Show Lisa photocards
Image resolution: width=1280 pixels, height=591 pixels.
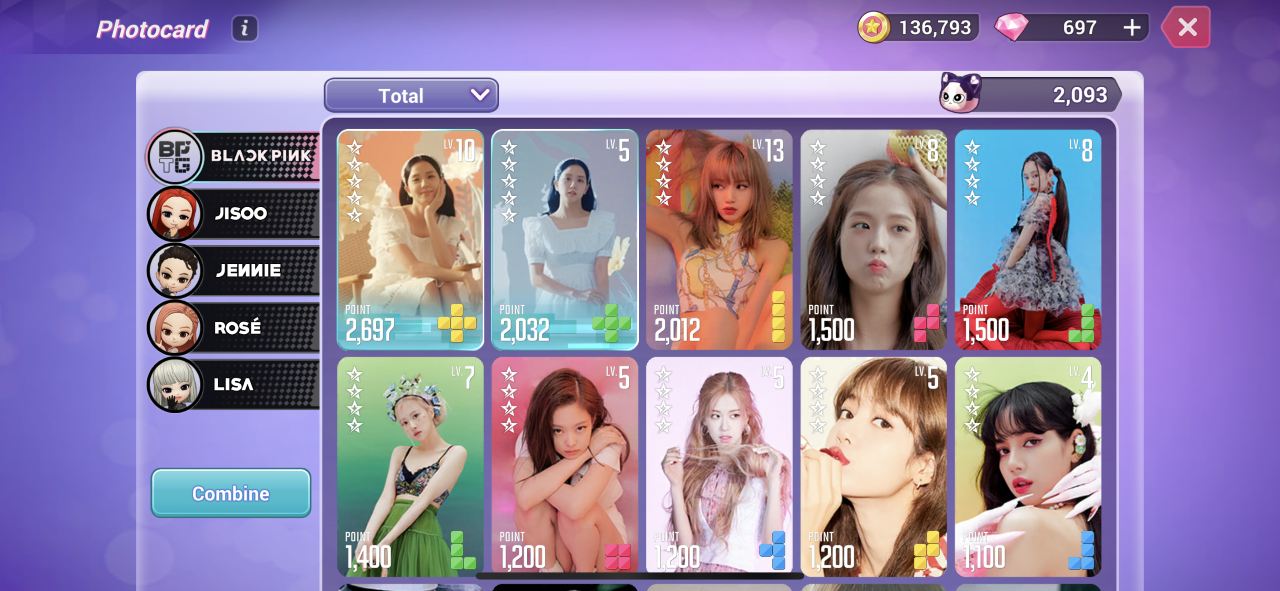pyautogui.click(x=233, y=384)
